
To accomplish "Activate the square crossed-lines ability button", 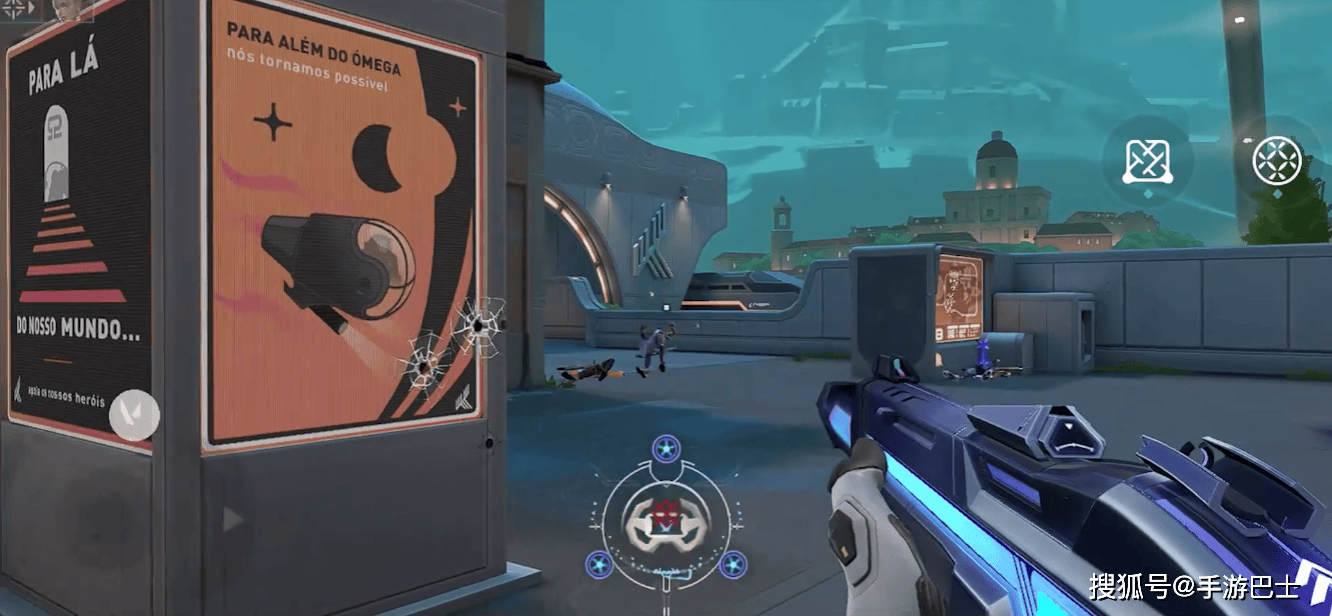I will point(1147,160).
